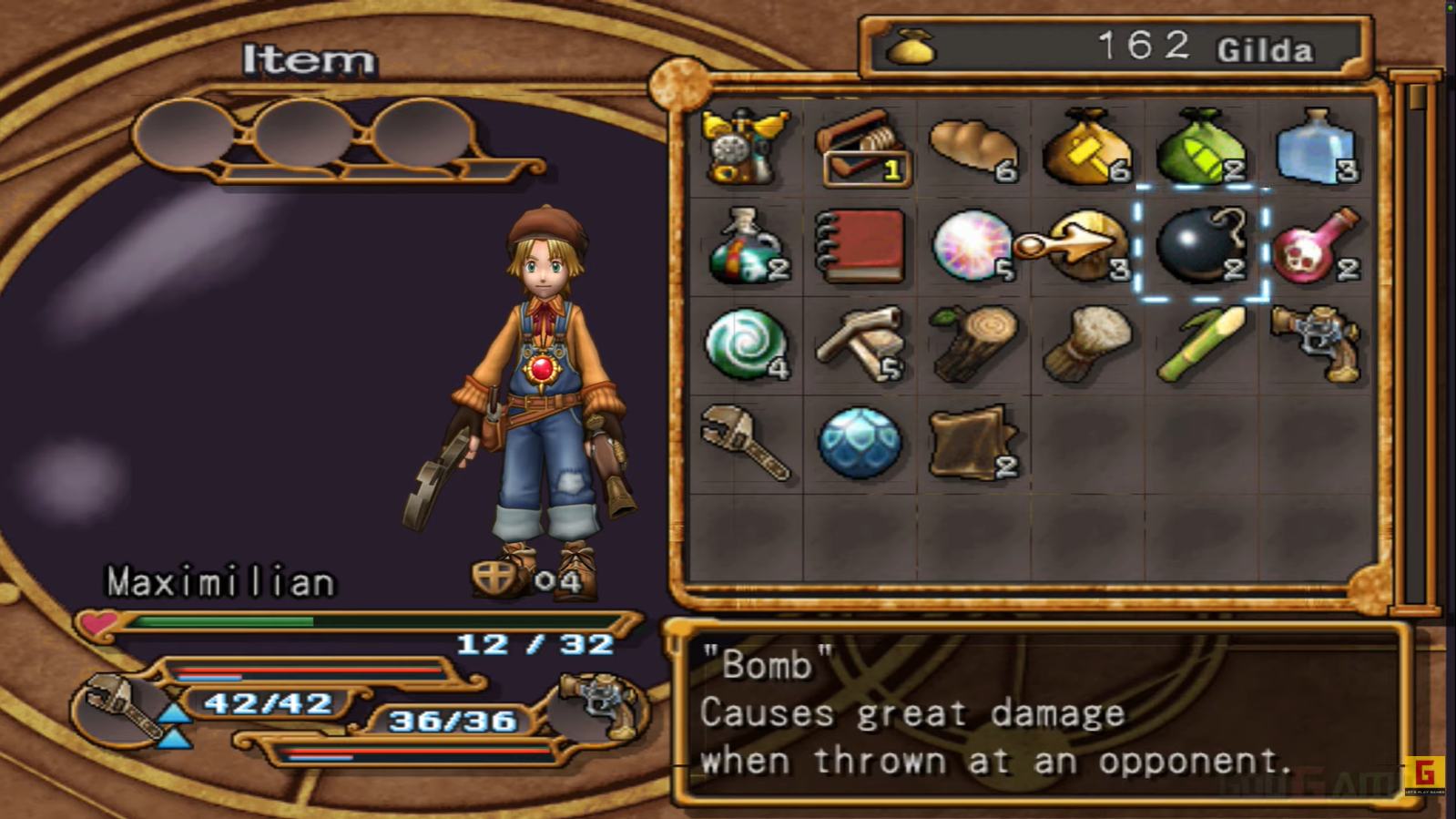Click the Item menu header
The width and height of the screenshot is (1456, 819).
[x=310, y=59]
